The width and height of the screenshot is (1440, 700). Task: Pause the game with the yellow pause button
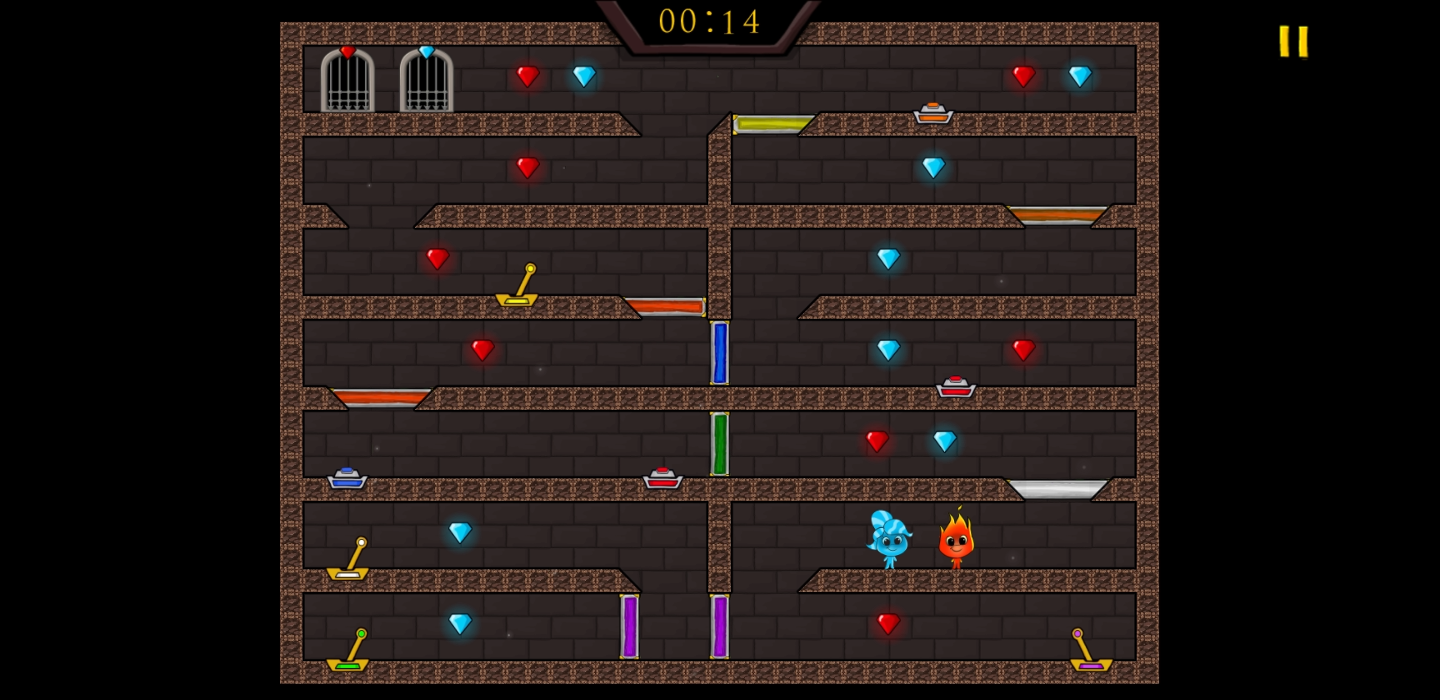[x=1293, y=41]
